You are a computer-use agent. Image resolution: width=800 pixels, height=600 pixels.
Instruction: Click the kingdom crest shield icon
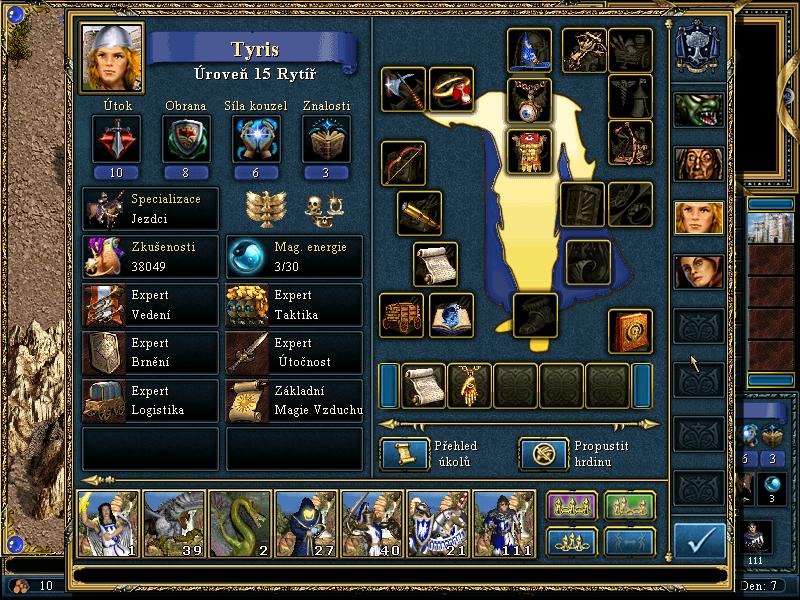(x=699, y=47)
